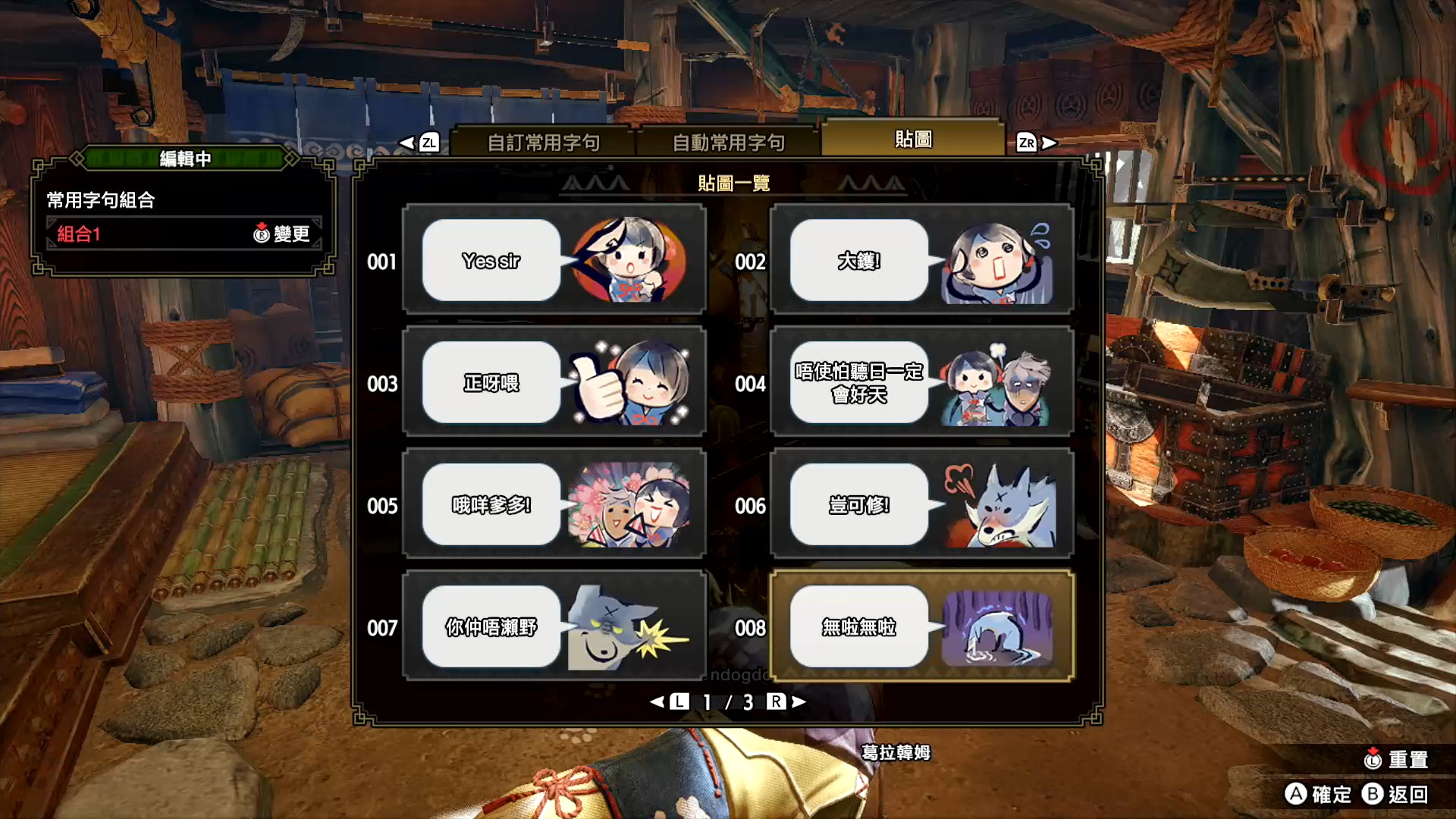Select the highlighted 無啦無啦 sticker 008

pyautogui.click(x=921, y=626)
